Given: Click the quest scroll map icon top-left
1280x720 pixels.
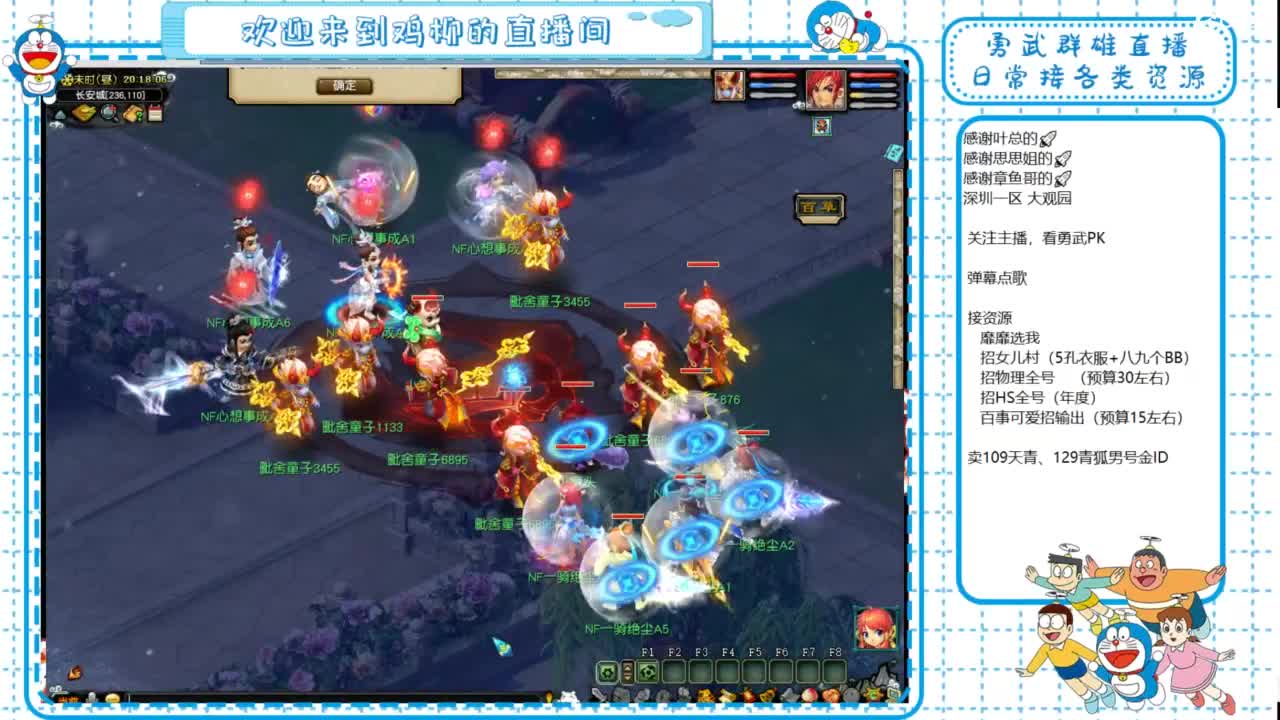Looking at the screenshot, I should pyautogui.click(x=131, y=114).
